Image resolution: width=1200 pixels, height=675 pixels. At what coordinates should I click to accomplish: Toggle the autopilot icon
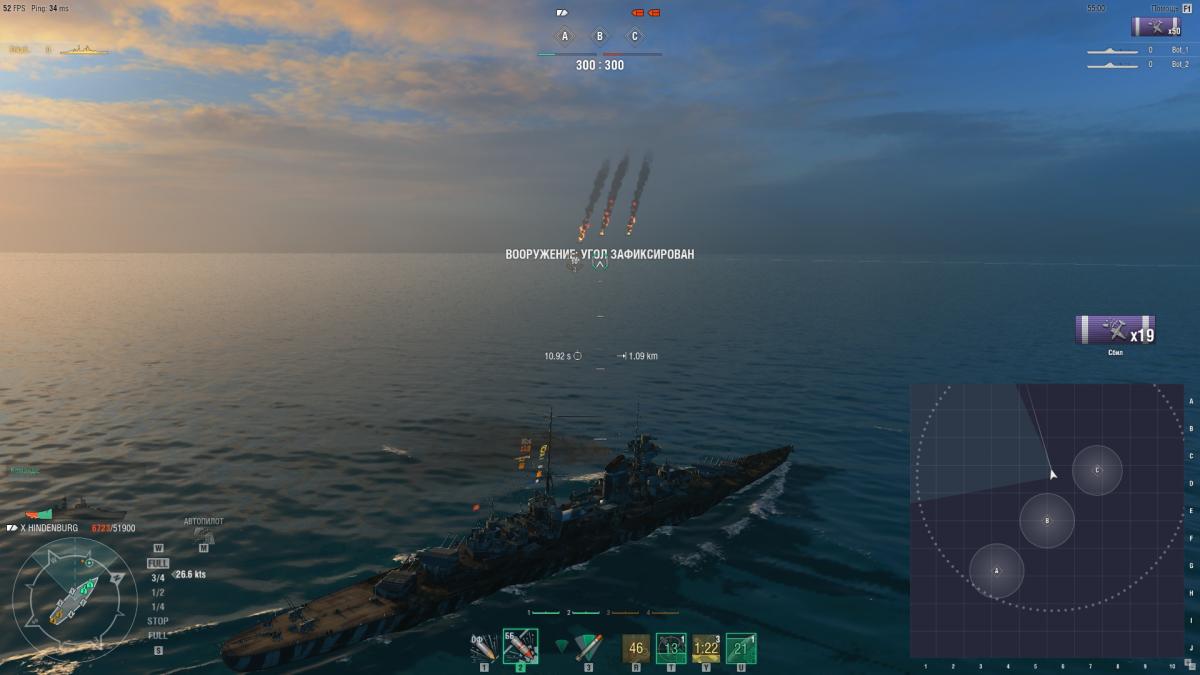(203, 535)
